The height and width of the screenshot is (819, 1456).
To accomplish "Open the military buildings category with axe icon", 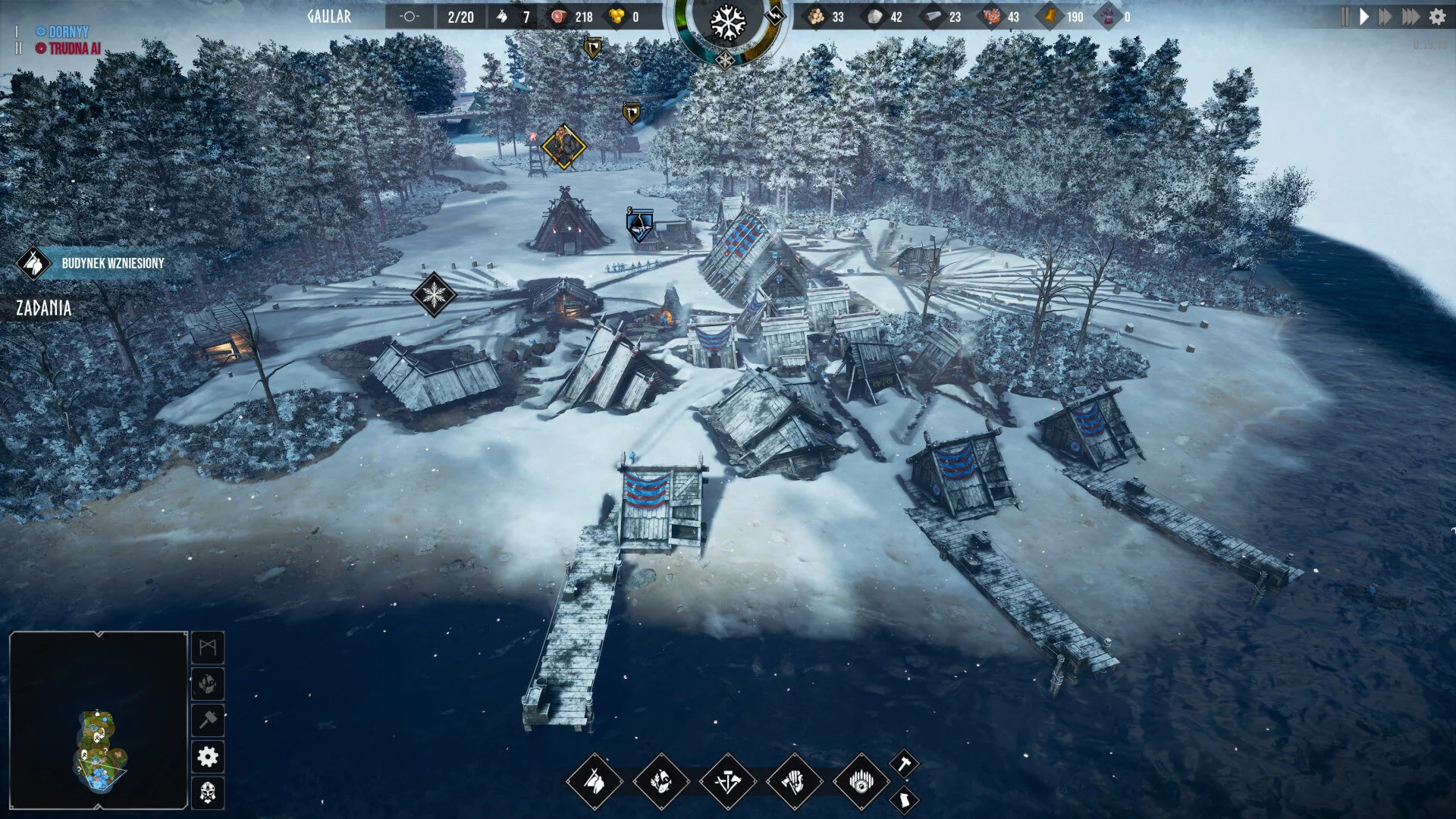I will click(x=794, y=782).
